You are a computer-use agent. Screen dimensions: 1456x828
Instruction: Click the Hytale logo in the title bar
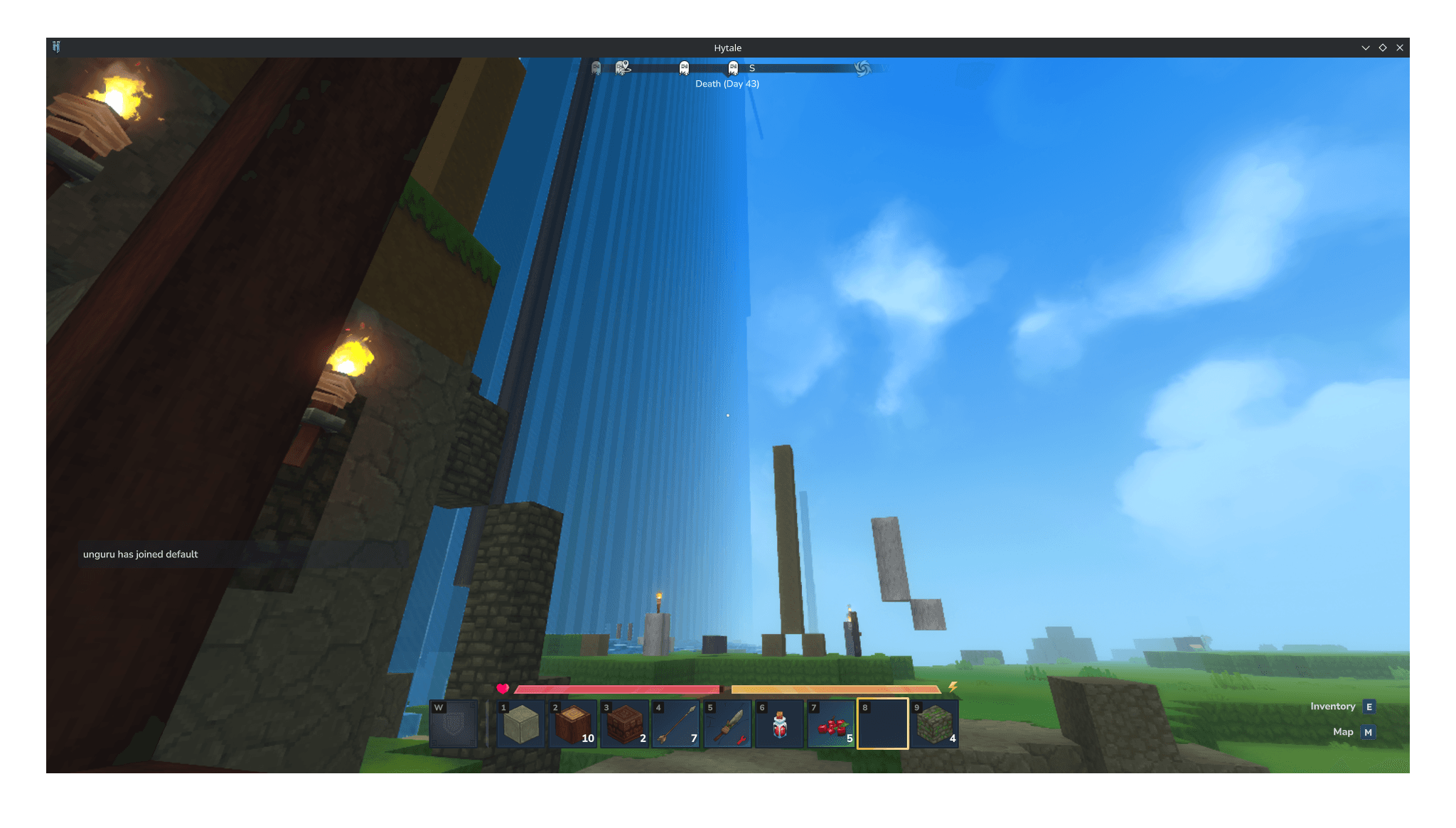coord(57,47)
